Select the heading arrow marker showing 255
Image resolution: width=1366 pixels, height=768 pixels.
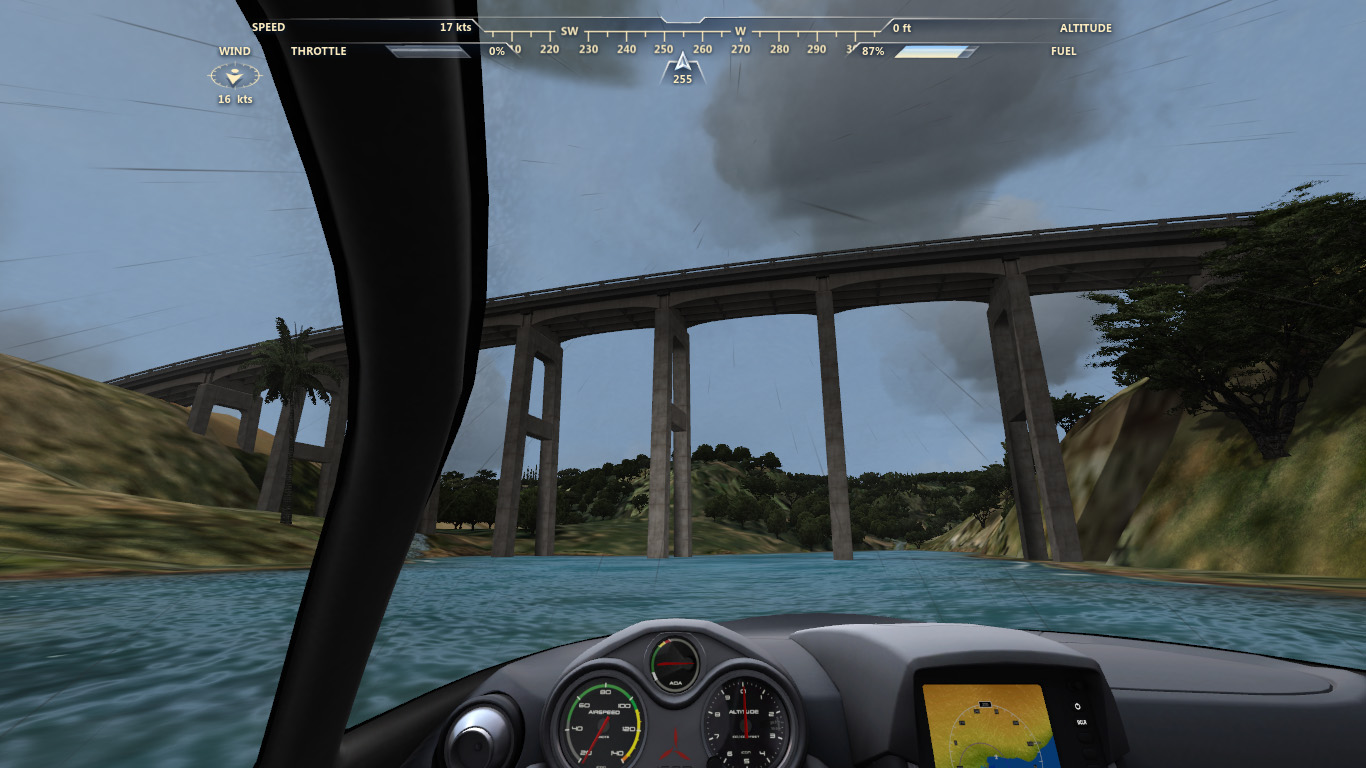(x=682, y=66)
